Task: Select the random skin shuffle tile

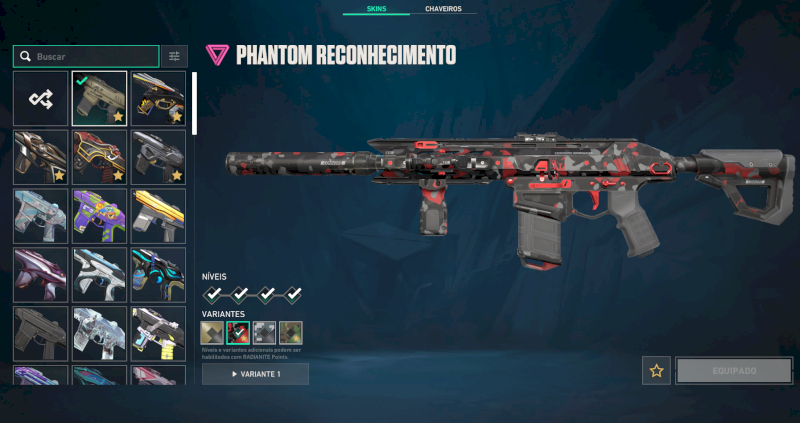Action: pyautogui.click(x=41, y=98)
